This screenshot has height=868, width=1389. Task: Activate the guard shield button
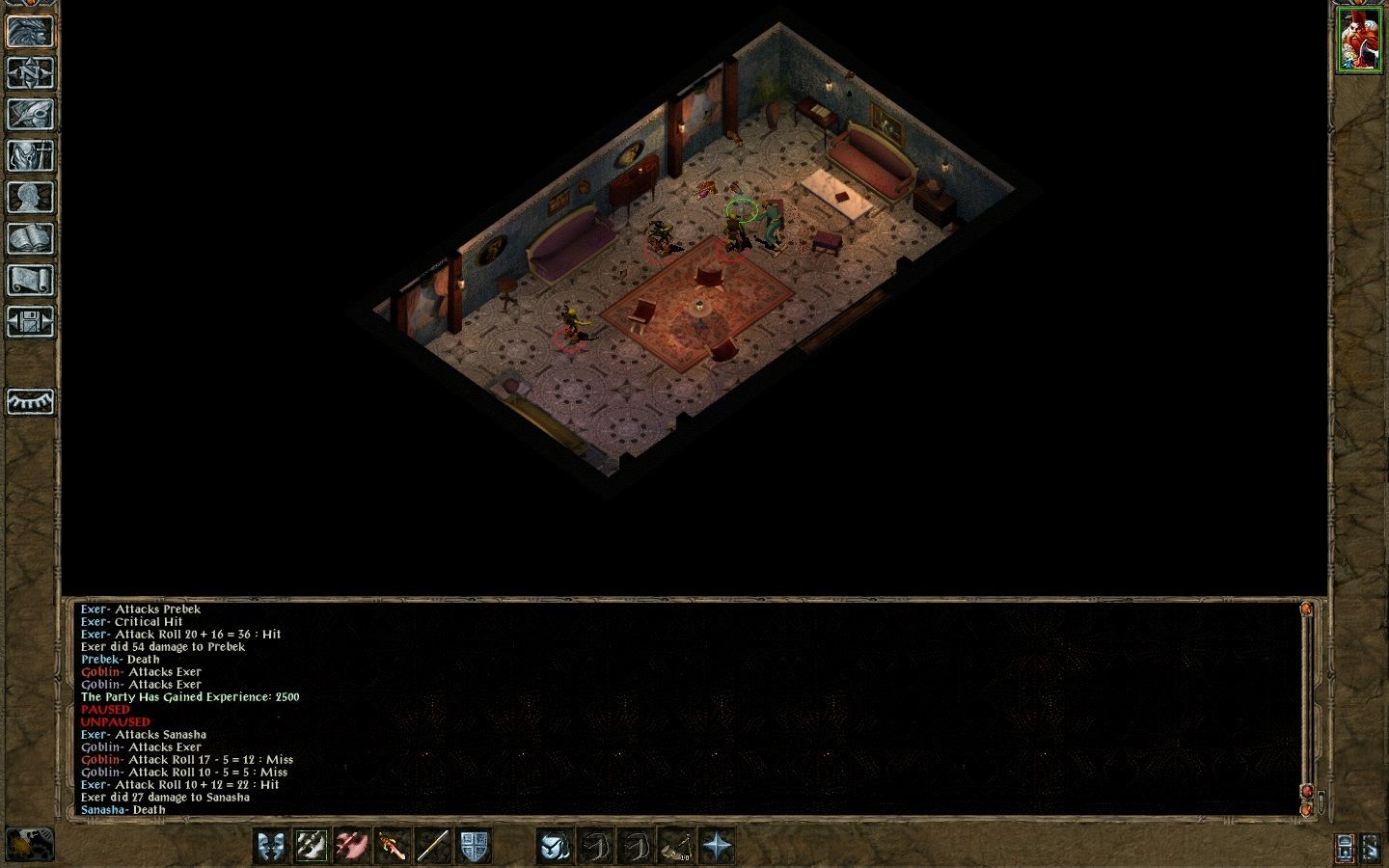474,846
